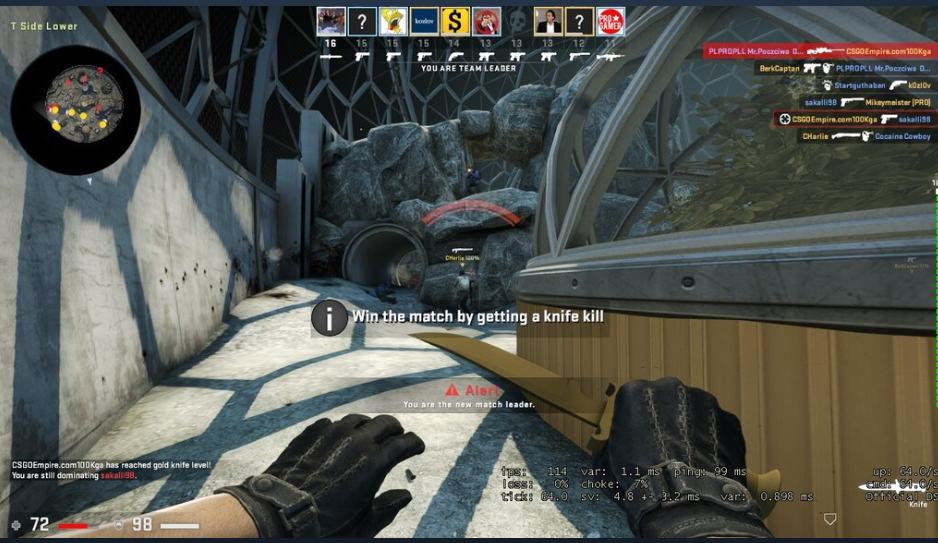Select the BerkCaptan kill feed row

tap(844, 68)
